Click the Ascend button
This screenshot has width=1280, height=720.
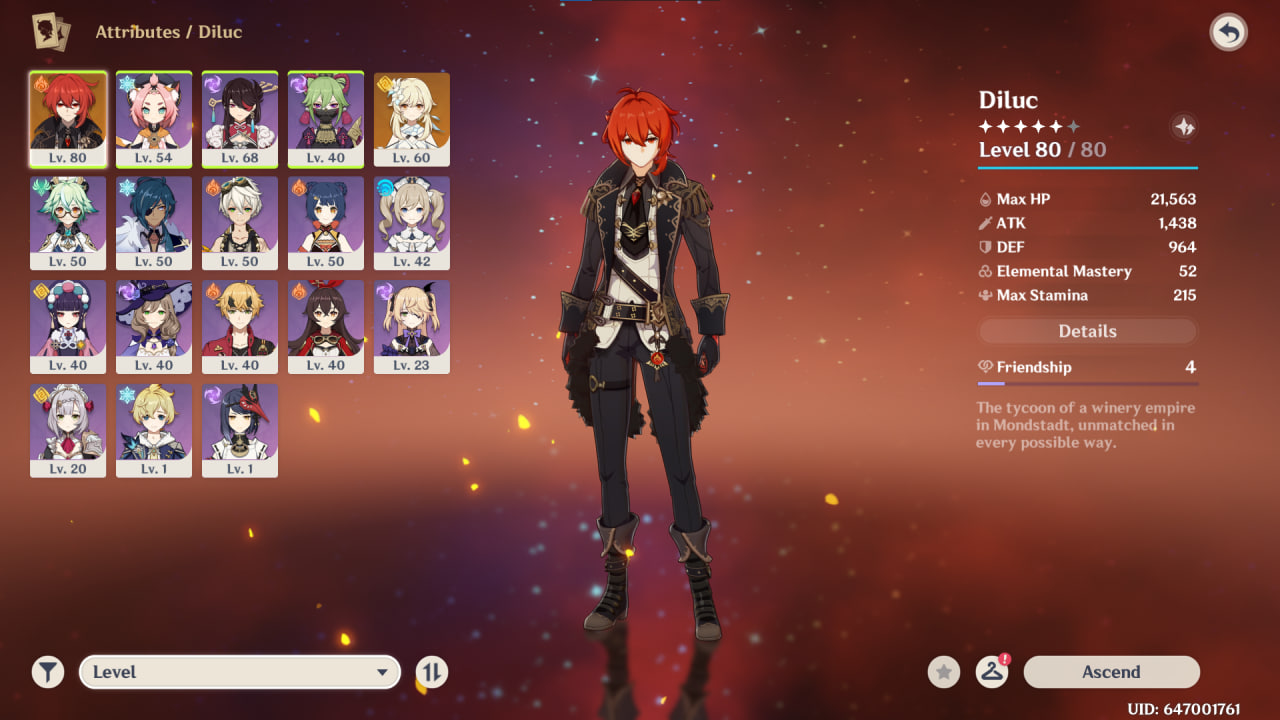tap(1111, 672)
